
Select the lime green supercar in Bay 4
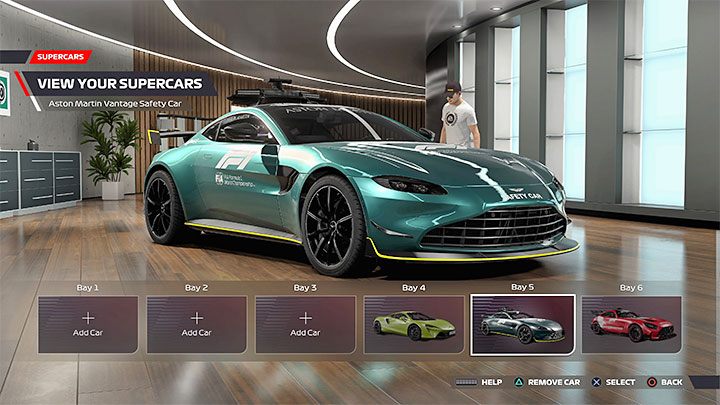pos(414,324)
